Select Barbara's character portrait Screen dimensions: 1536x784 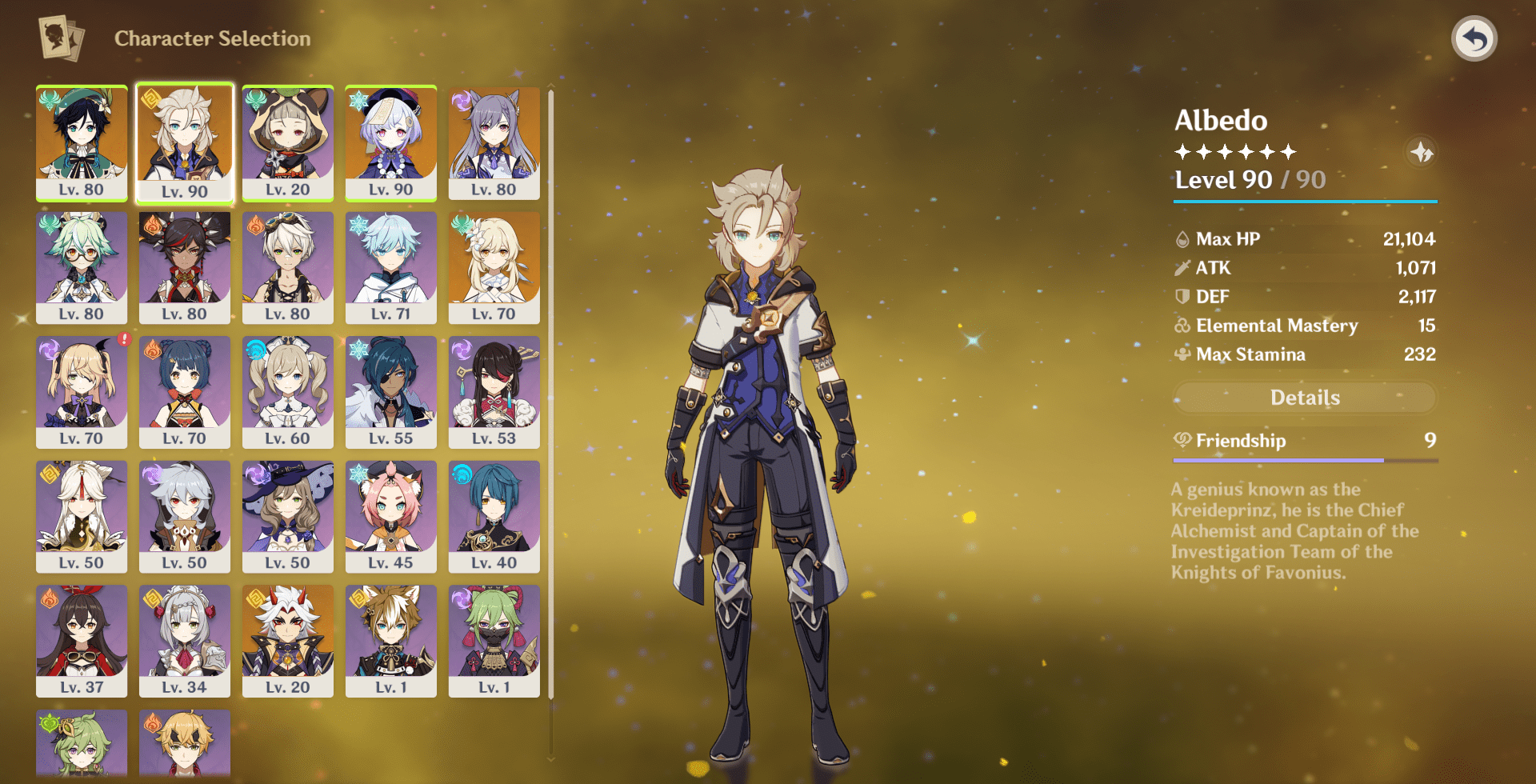(288, 390)
